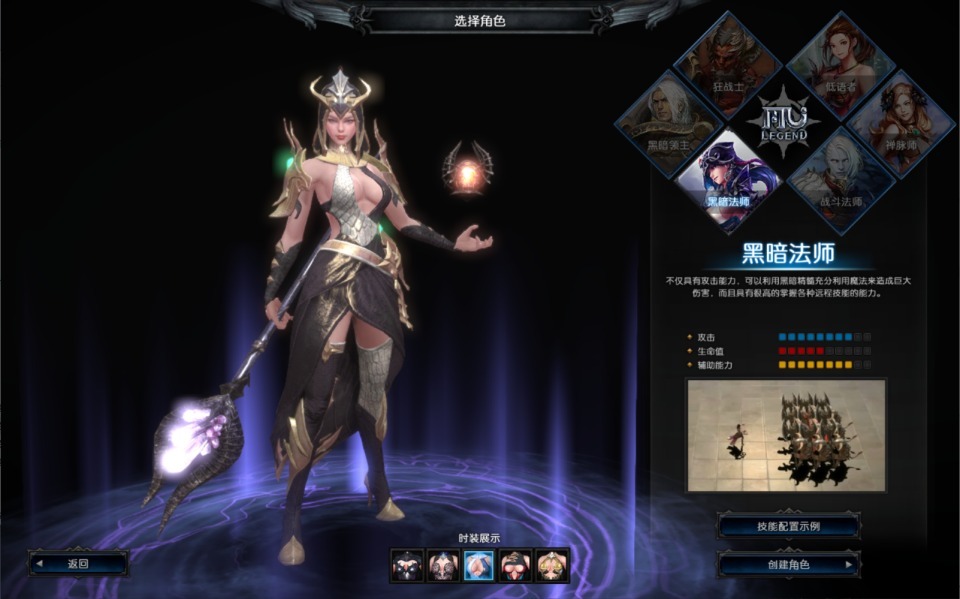
Task: Show the gold-trimmed costume
Action: (552, 566)
